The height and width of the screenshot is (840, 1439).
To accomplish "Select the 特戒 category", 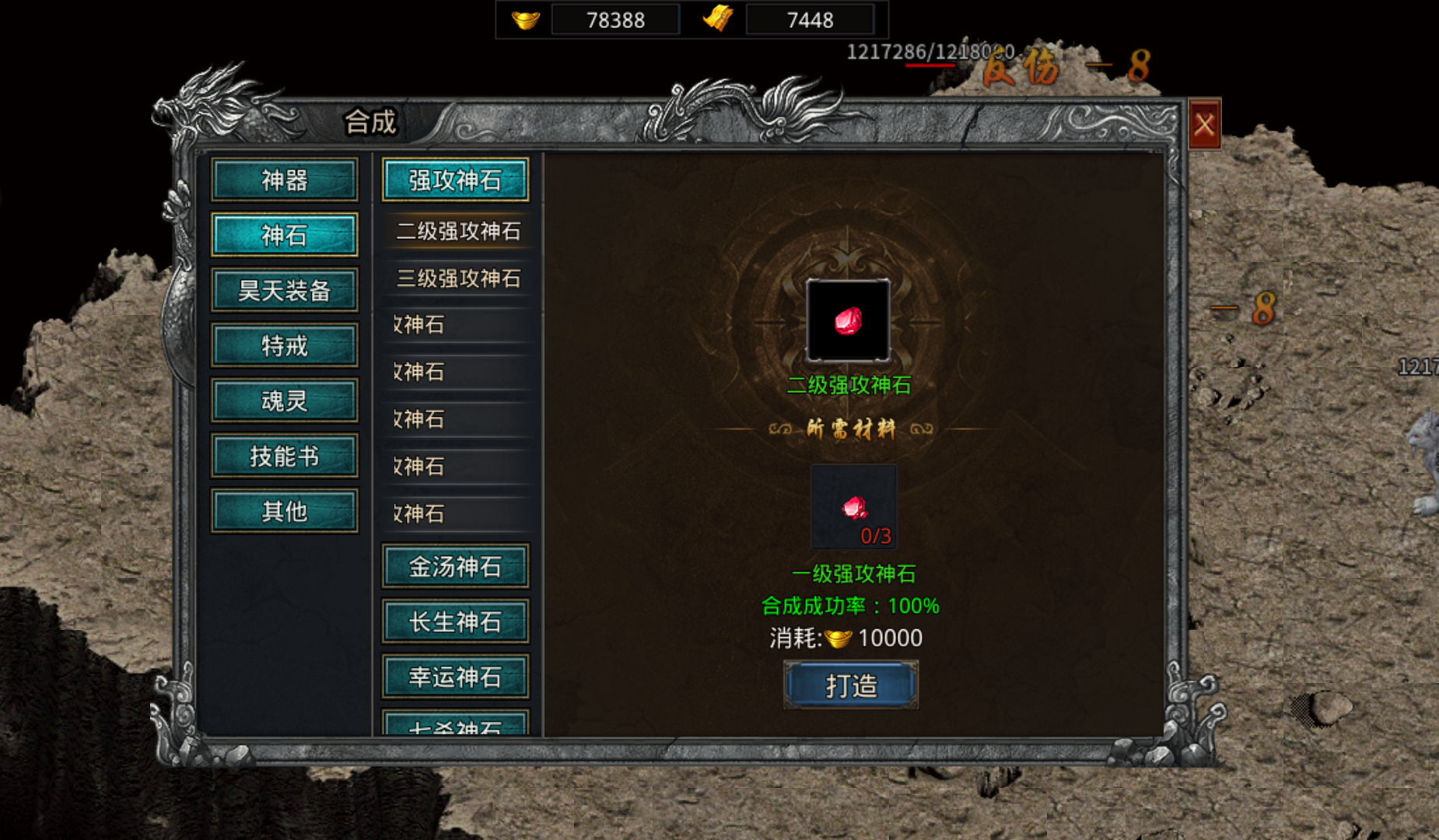I will [x=284, y=345].
